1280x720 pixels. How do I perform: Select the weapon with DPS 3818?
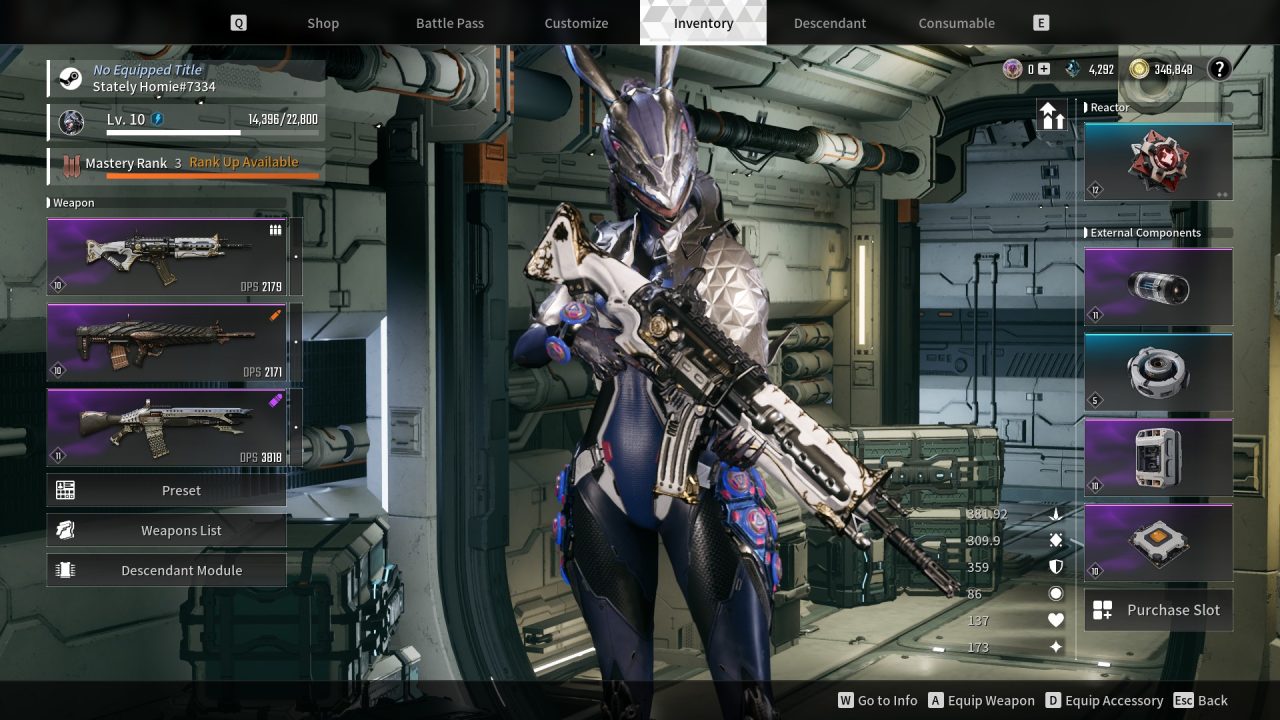point(166,427)
